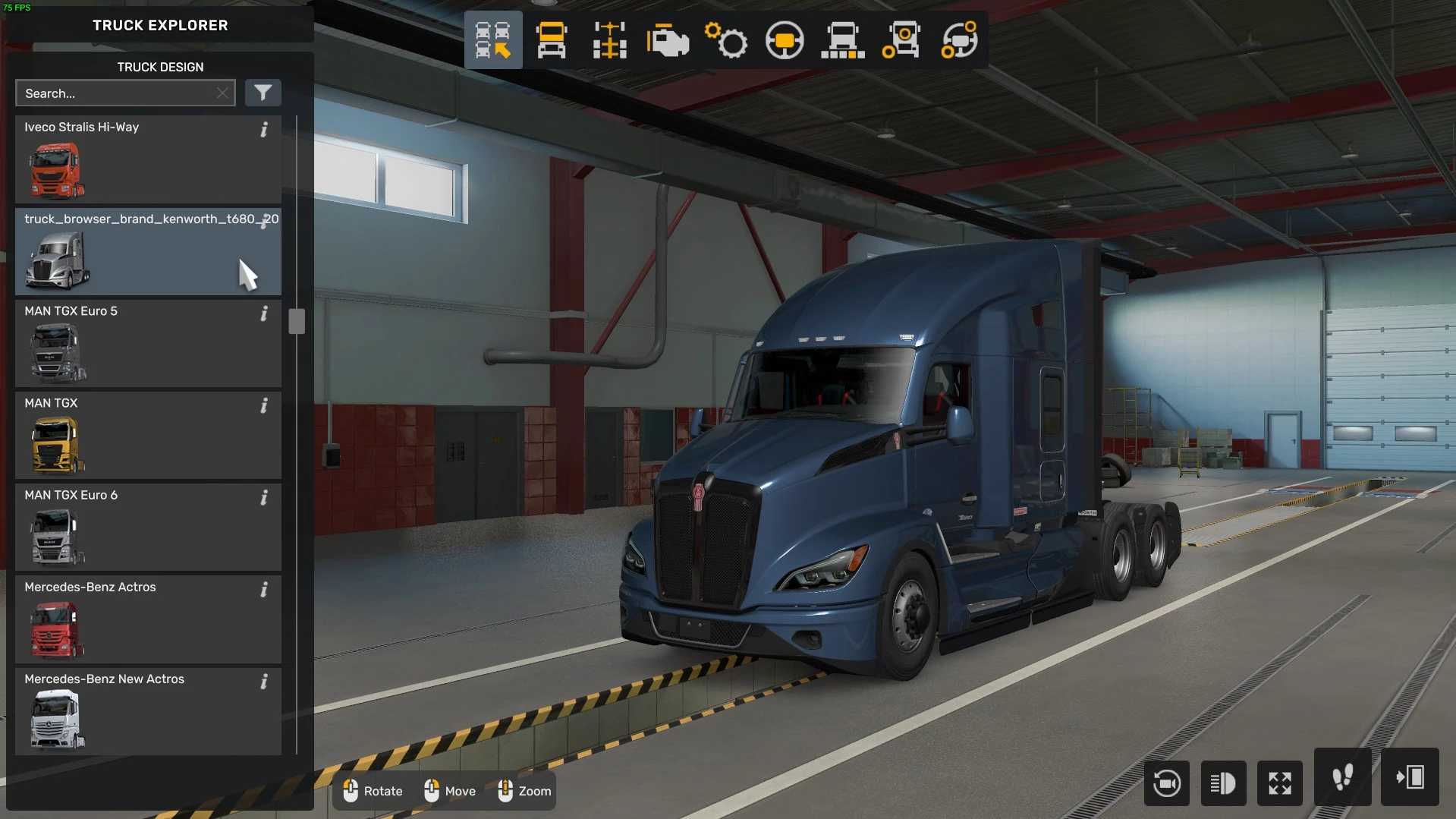Switch to the engine tab

668,40
